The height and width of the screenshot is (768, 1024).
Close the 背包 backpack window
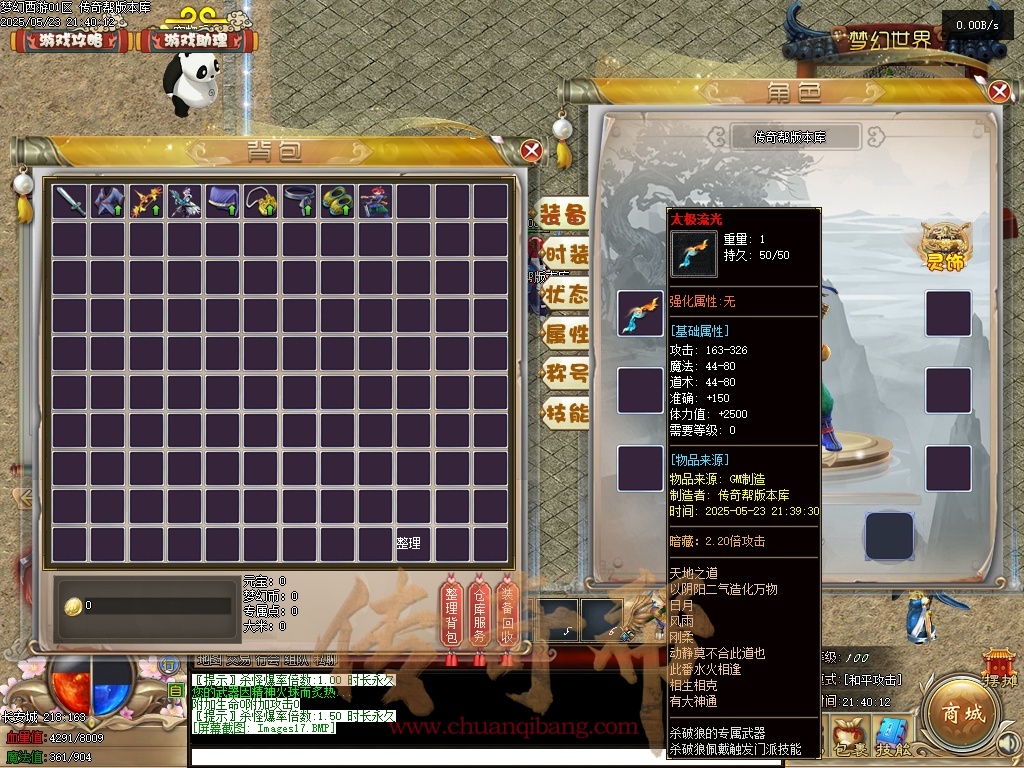point(532,151)
